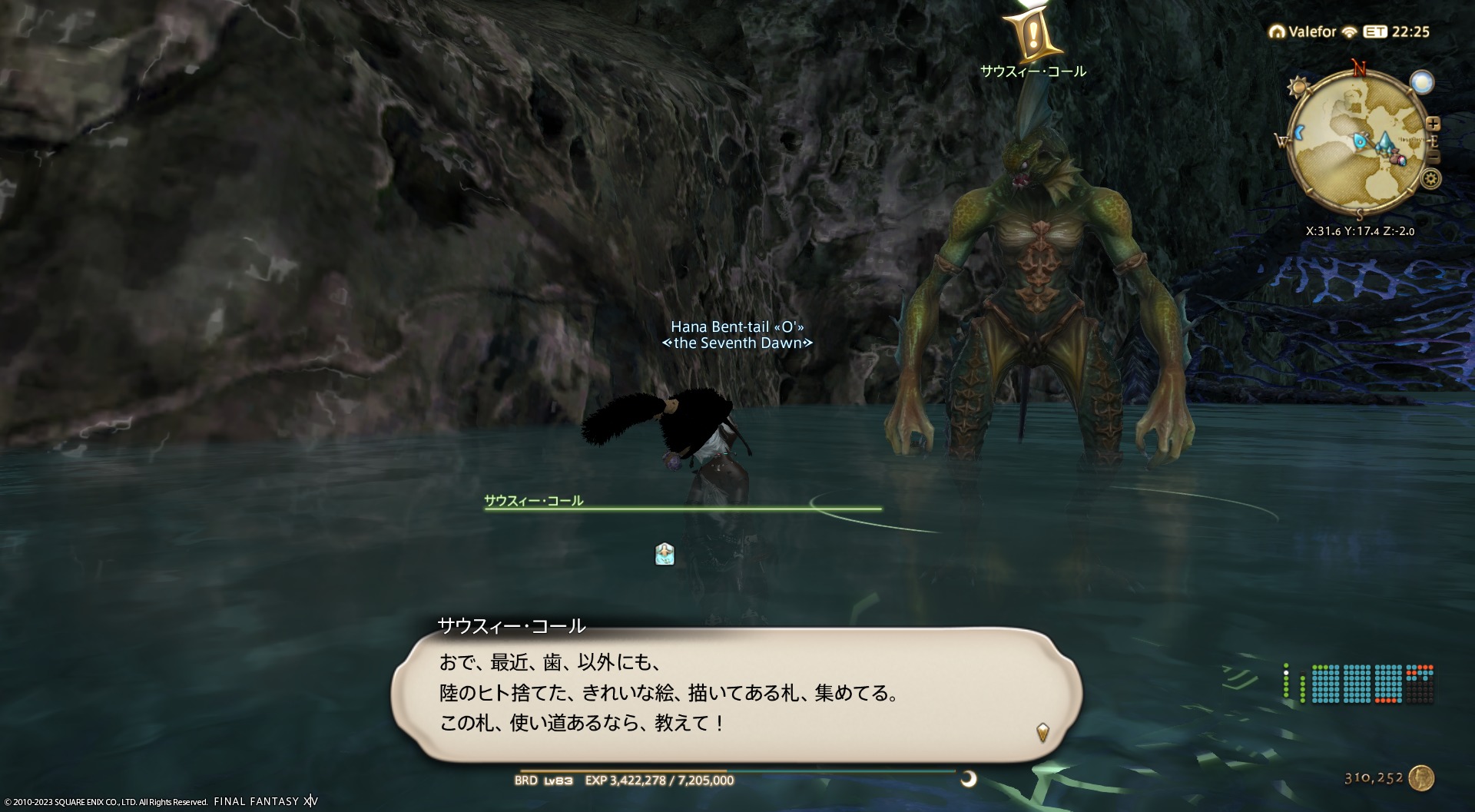Viewport: 1475px width, 812px height.
Task: Open minimap settings gear
Action: click(x=1430, y=180)
